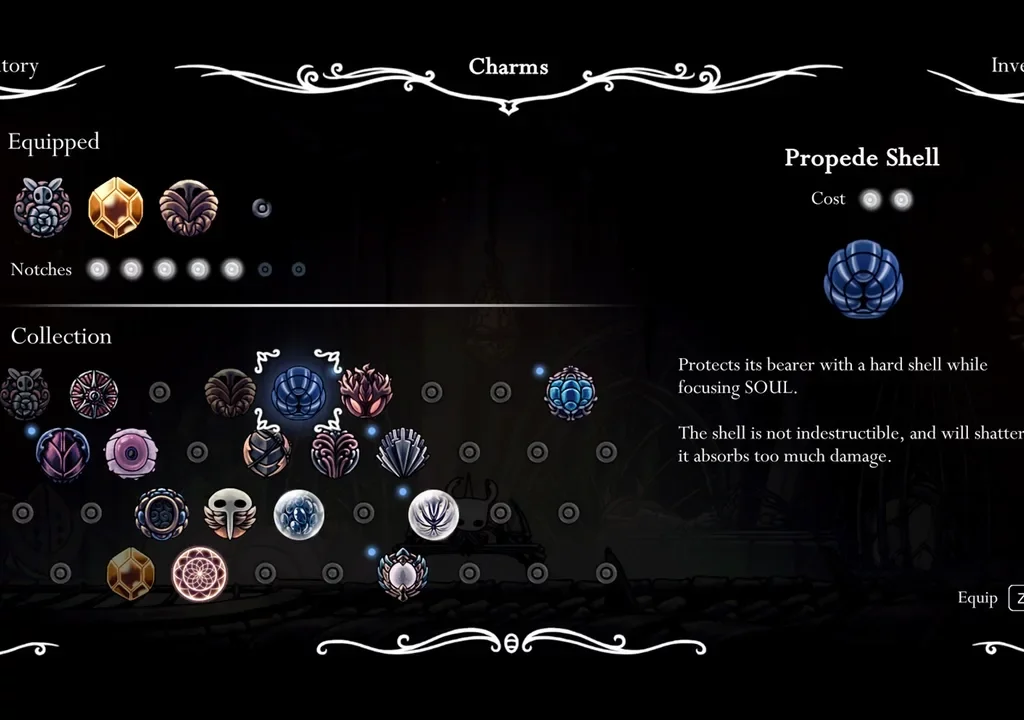Select the white oval charm with teal wreath
1024x720 pixels.
(402, 574)
